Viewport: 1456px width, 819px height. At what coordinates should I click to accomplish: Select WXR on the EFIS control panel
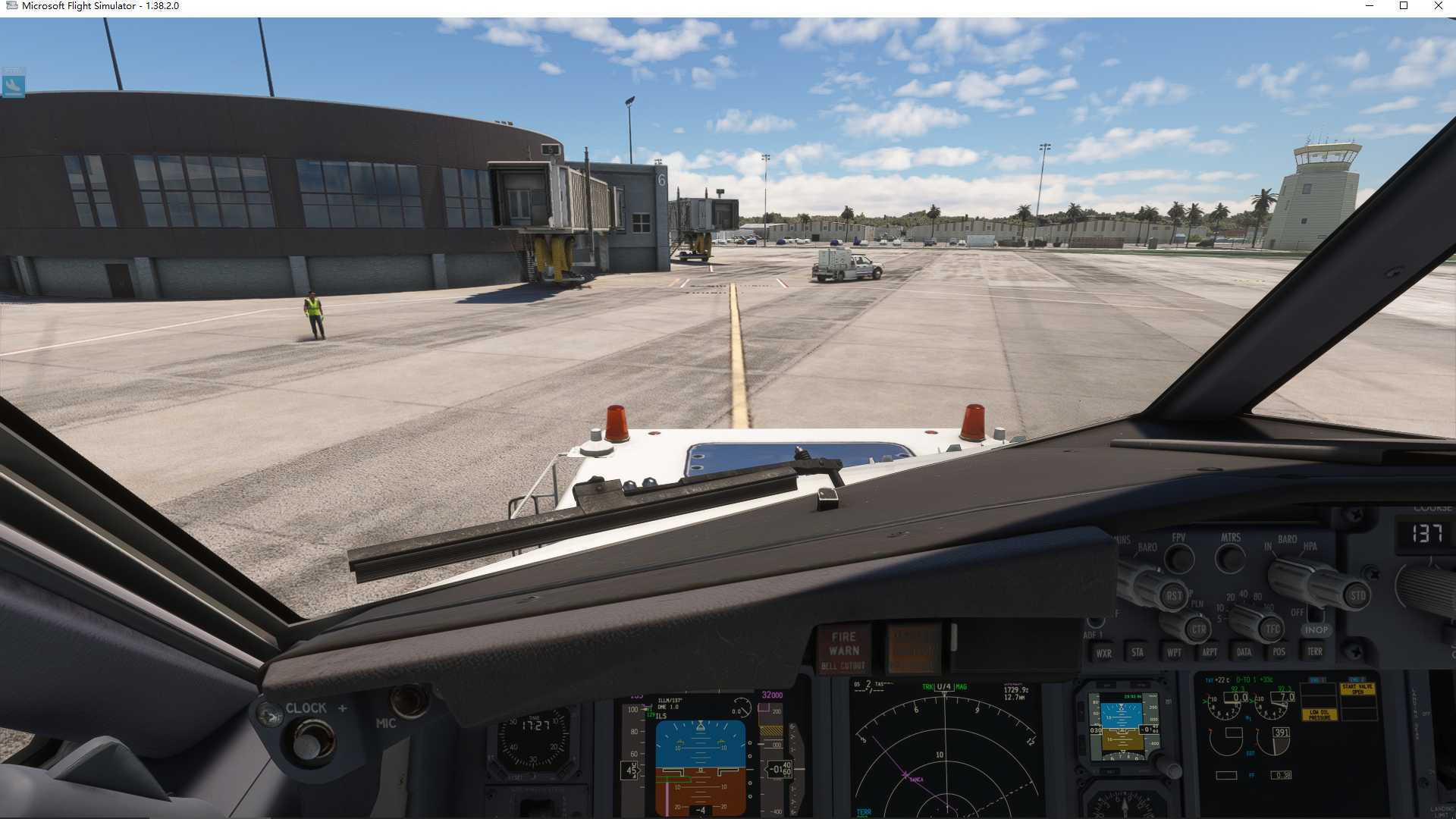click(1104, 652)
